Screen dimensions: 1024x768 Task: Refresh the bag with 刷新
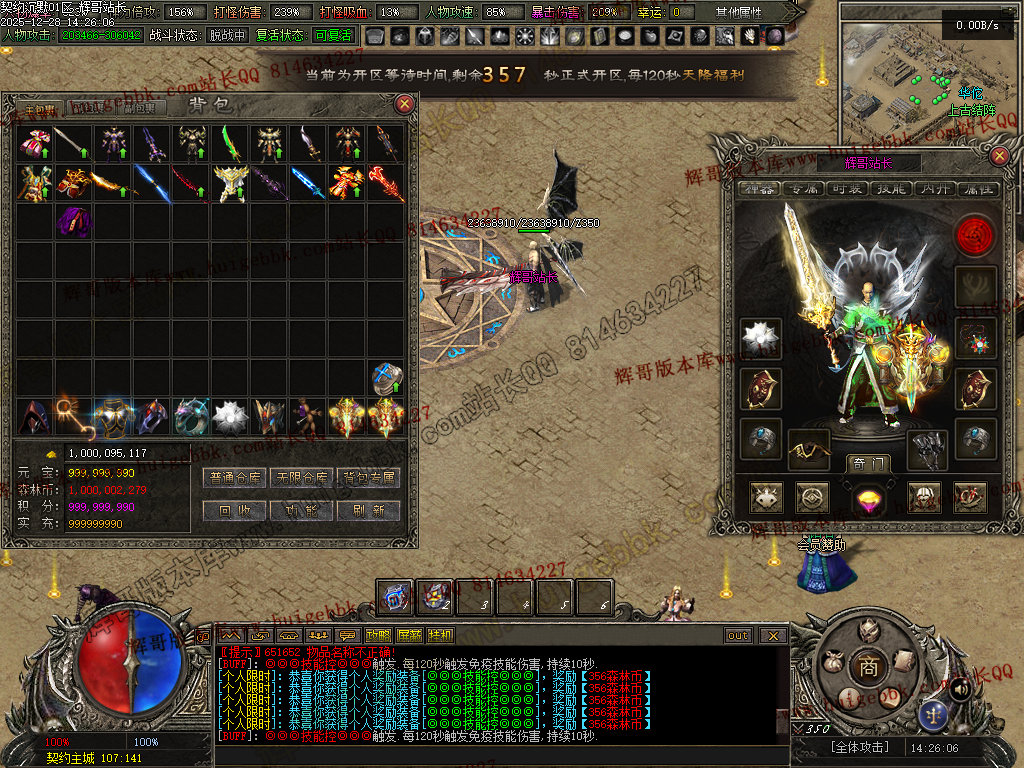tap(368, 510)
